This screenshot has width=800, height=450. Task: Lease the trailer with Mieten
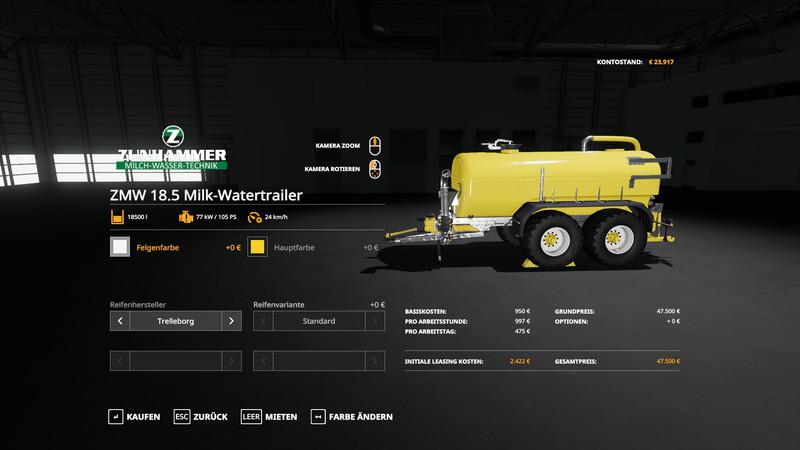point(270,416)
